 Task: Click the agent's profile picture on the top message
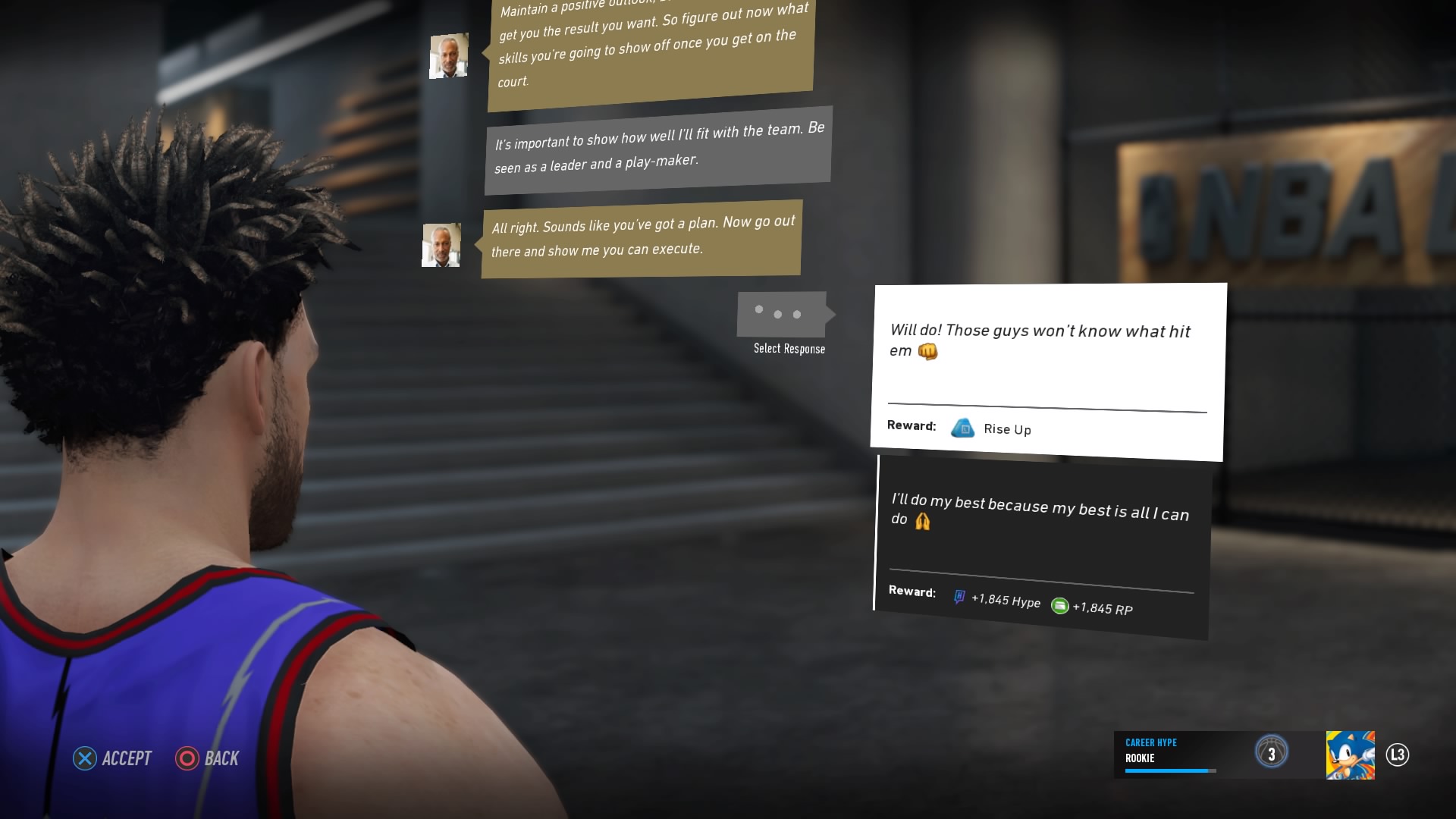click(x=448, y=55)
